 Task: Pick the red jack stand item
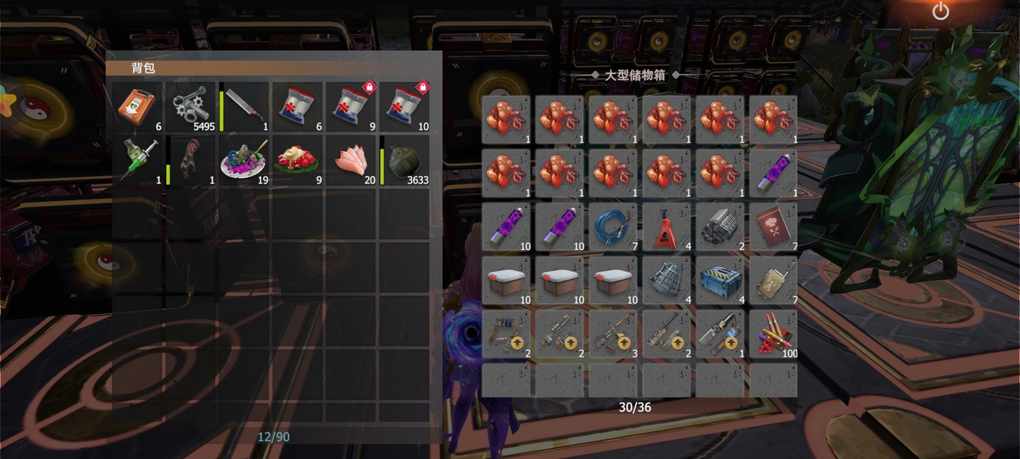coord(667,227)
